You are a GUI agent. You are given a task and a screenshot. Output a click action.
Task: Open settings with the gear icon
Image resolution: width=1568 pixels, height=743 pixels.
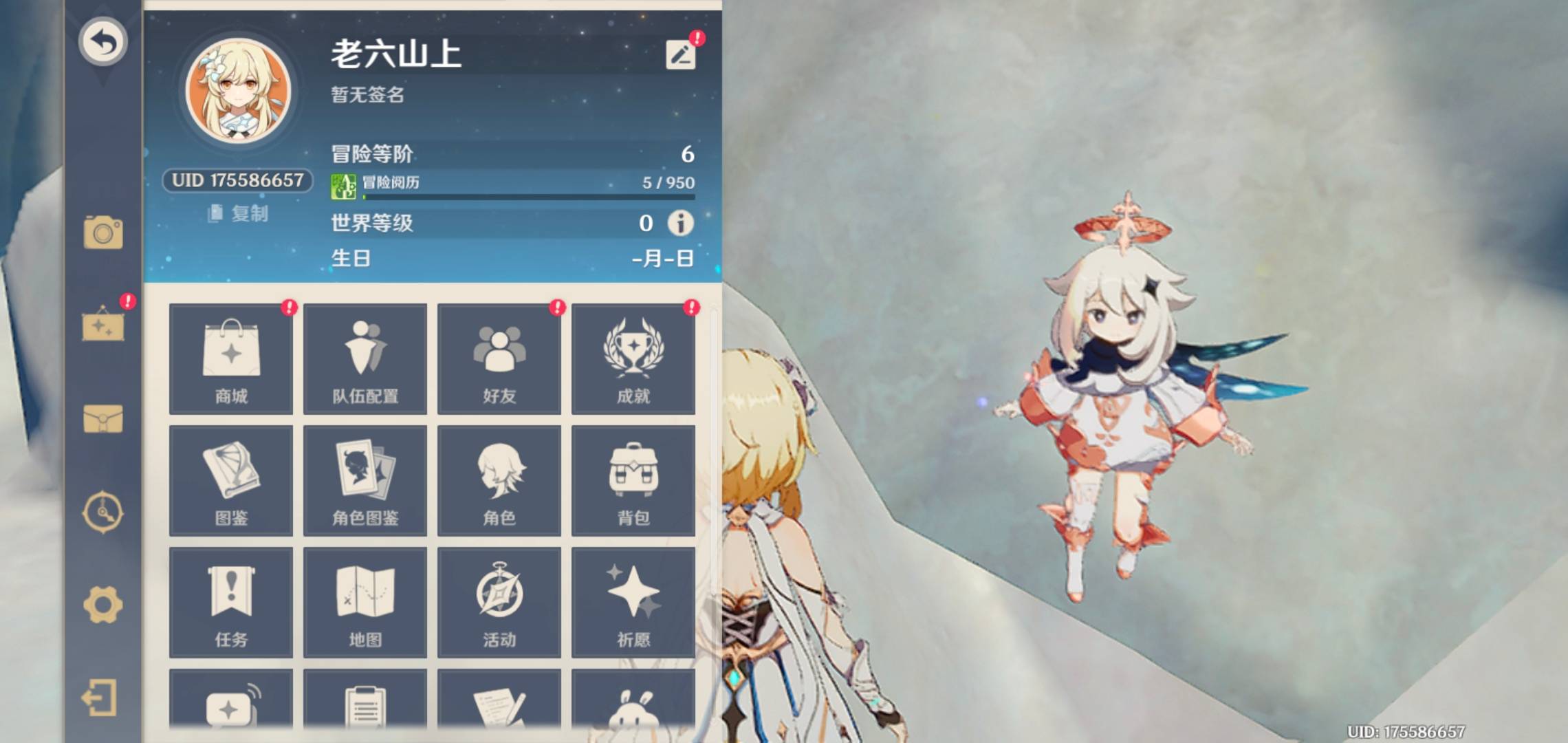coord(103,605)
